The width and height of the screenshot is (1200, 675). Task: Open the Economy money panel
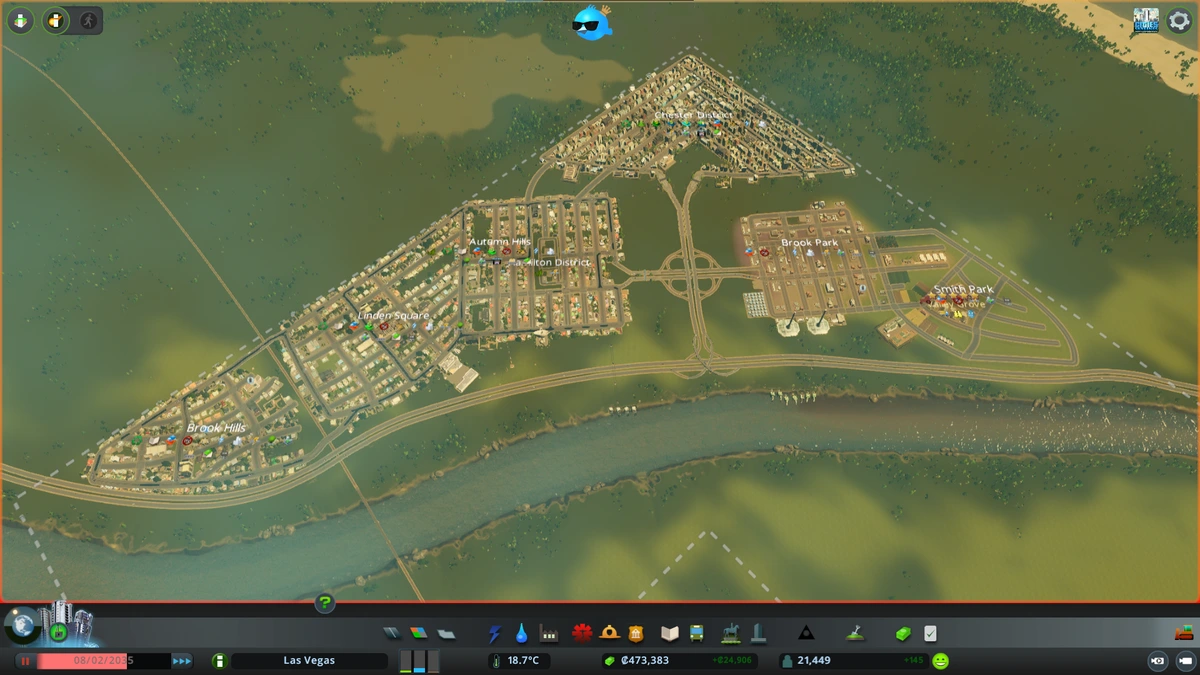click(903, 633)
